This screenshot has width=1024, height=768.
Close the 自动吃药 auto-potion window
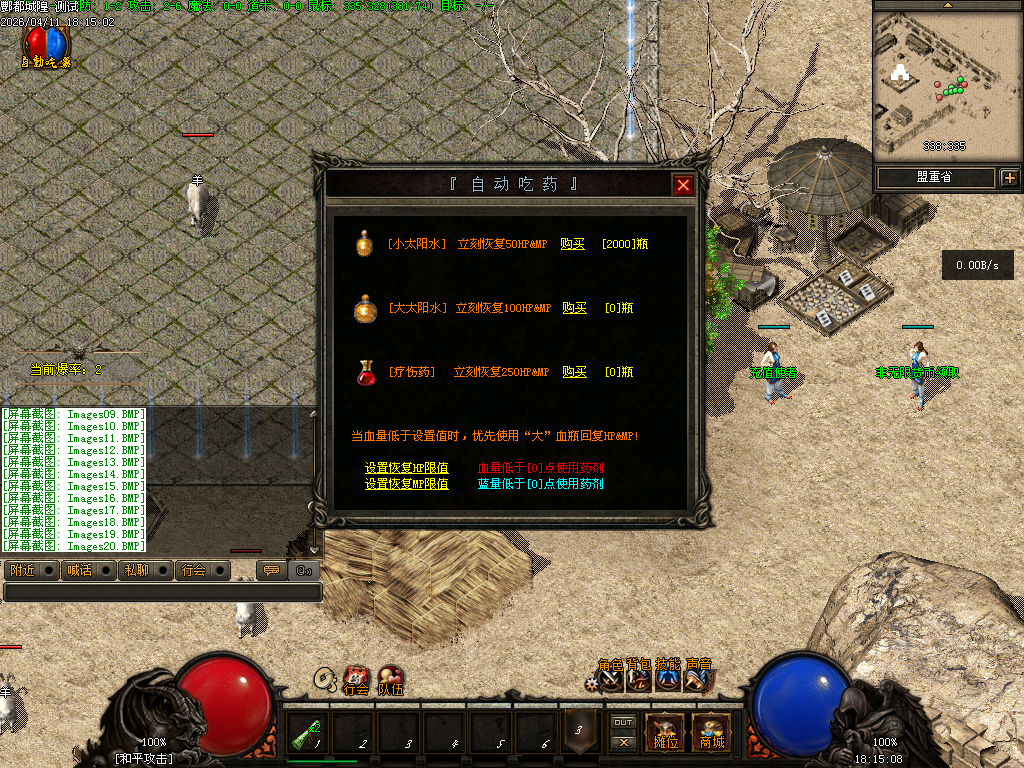coord(683,185)
